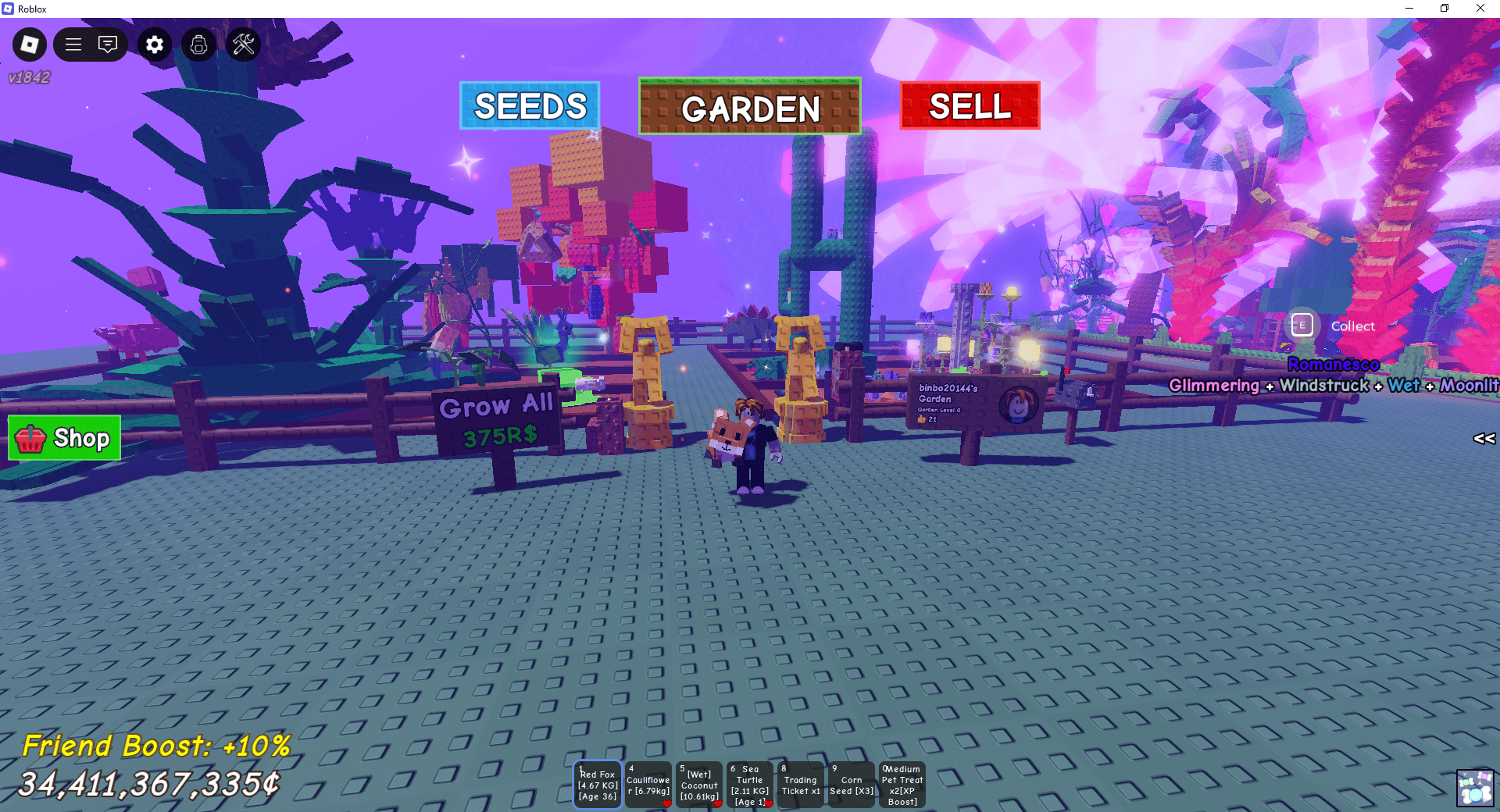Open settings via the gear icon

(x=155, y=45)
